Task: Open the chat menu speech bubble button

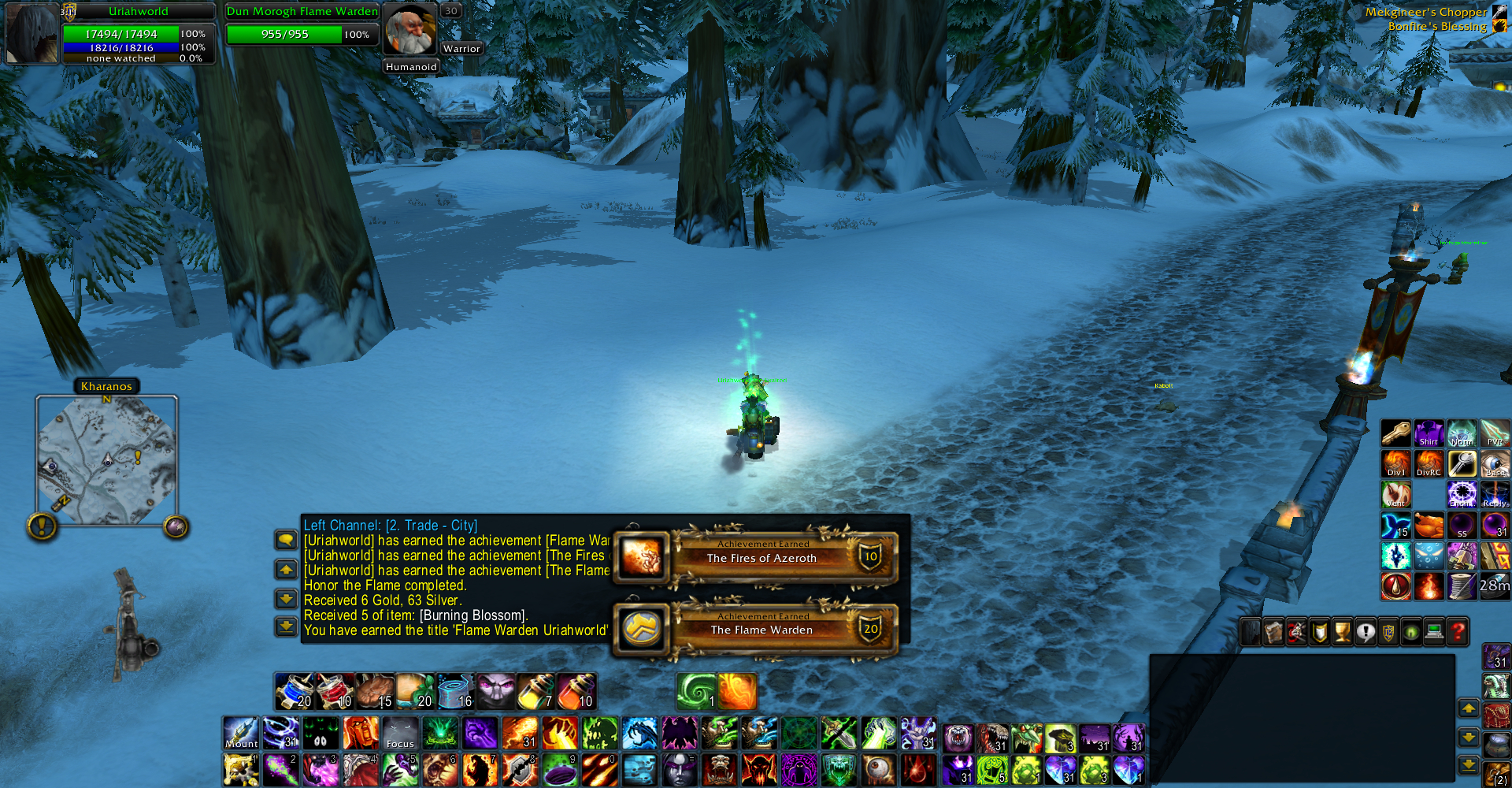Action: [x=286, y=540]
